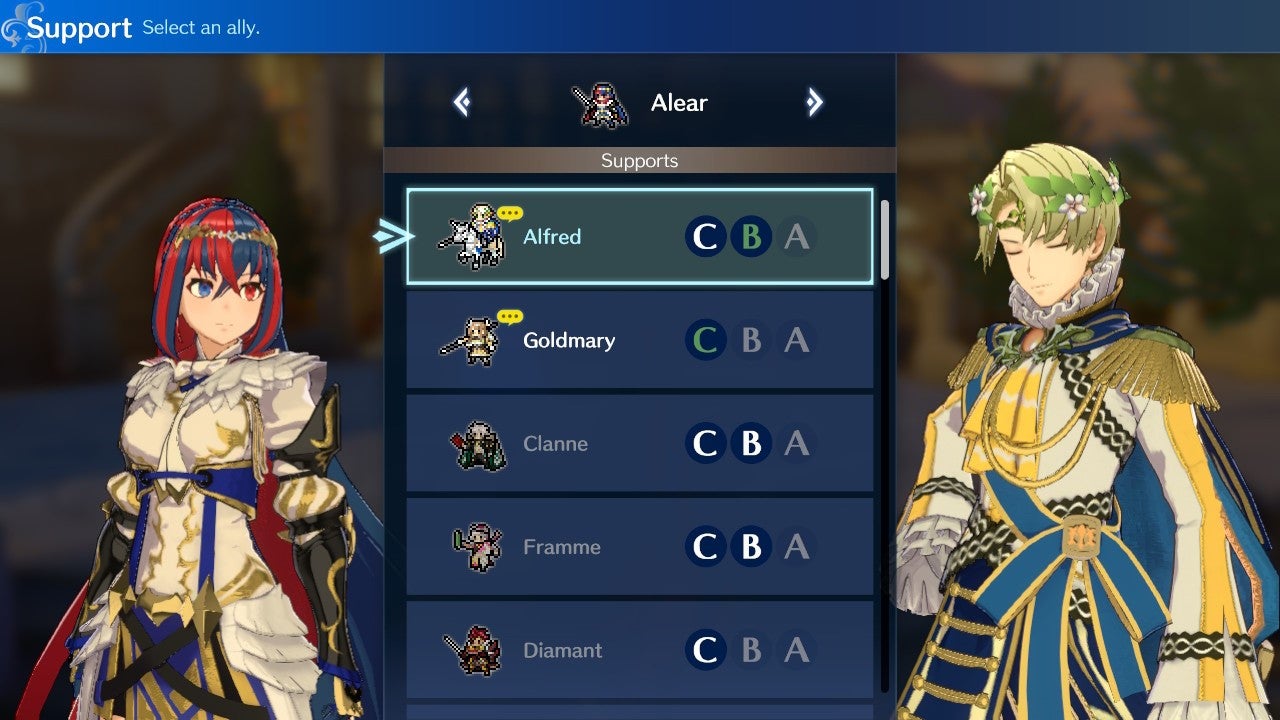The image size is (1280, 720).
Task: Select Clanne's character sprite
Action: [478, 443]
